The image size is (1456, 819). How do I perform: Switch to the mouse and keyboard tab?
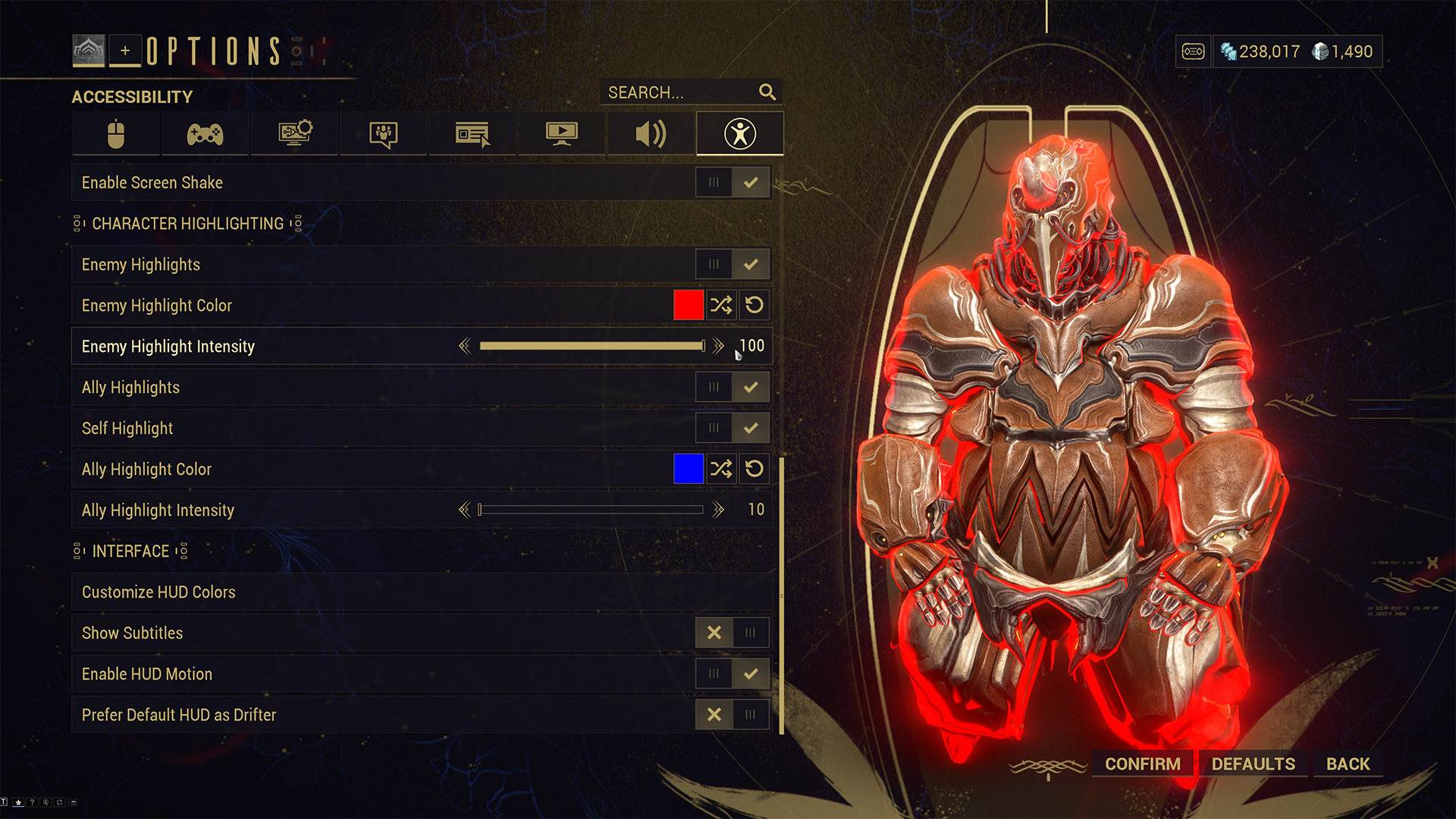pyautogui.click(x=116, y=134)
